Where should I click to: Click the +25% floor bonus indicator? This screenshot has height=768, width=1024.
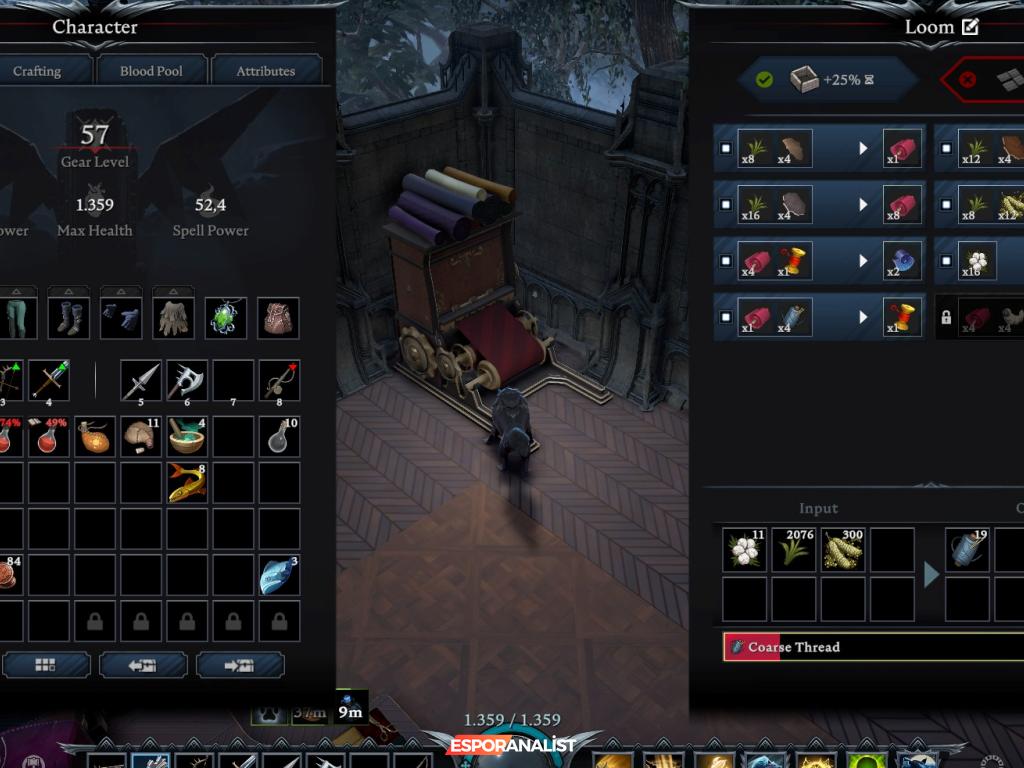[x=827, y=80]
